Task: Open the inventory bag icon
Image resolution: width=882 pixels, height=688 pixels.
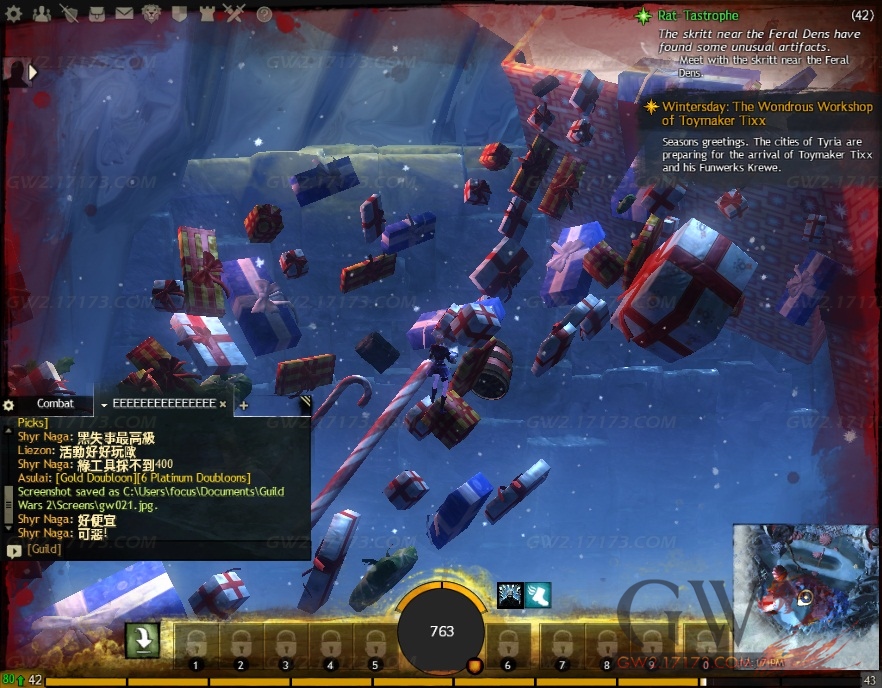Action: pyautogui.click(x=97, y=14)
